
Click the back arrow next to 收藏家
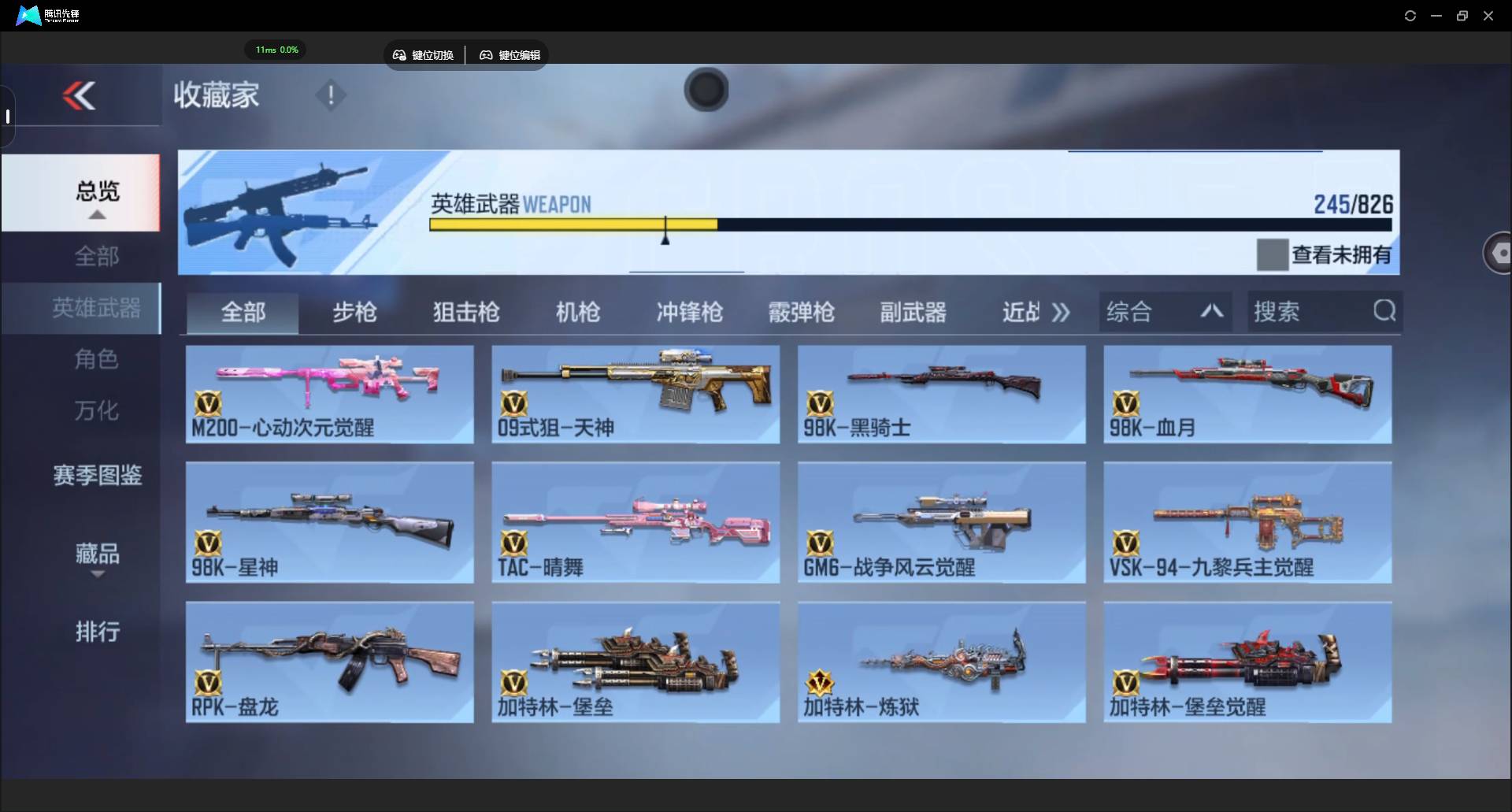79,95
